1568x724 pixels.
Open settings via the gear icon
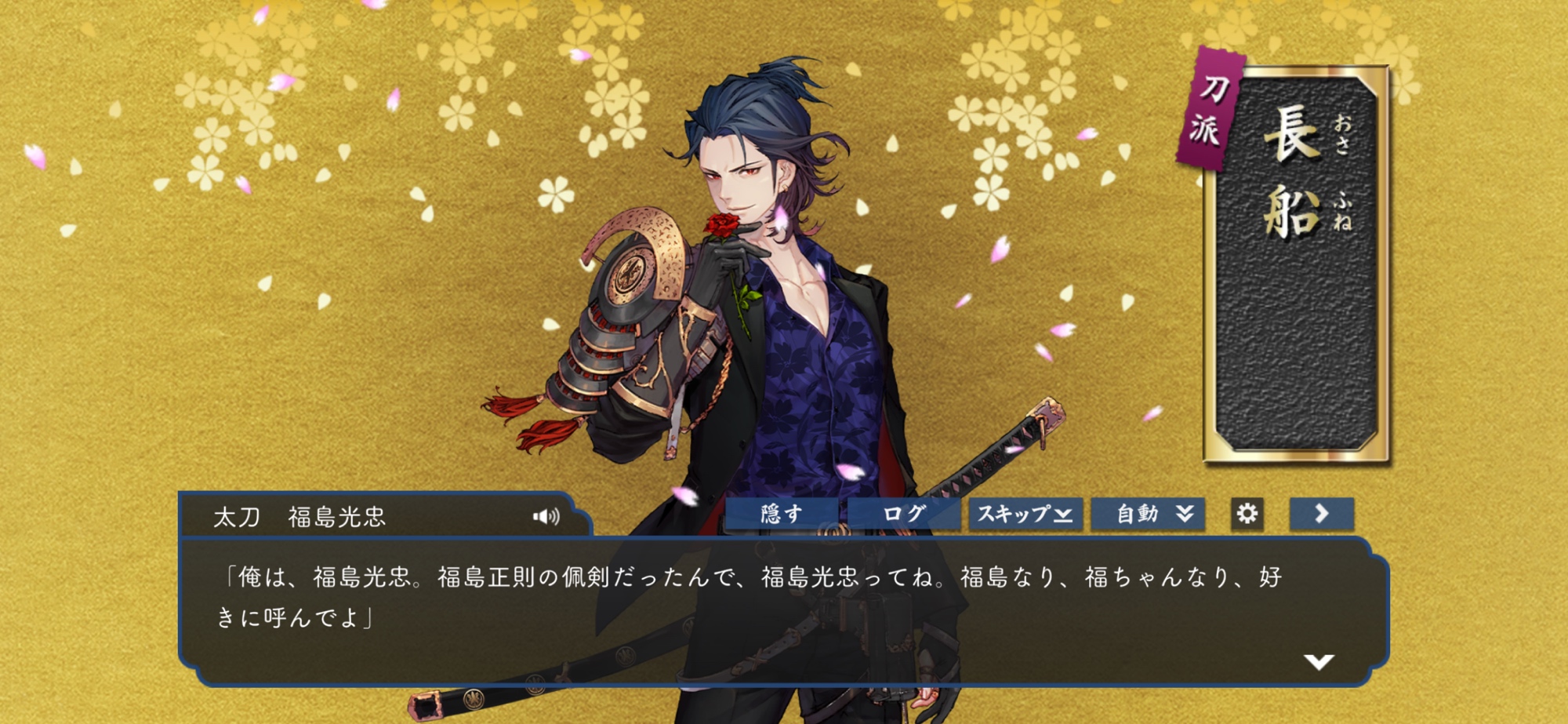[x=1247, y=515]
